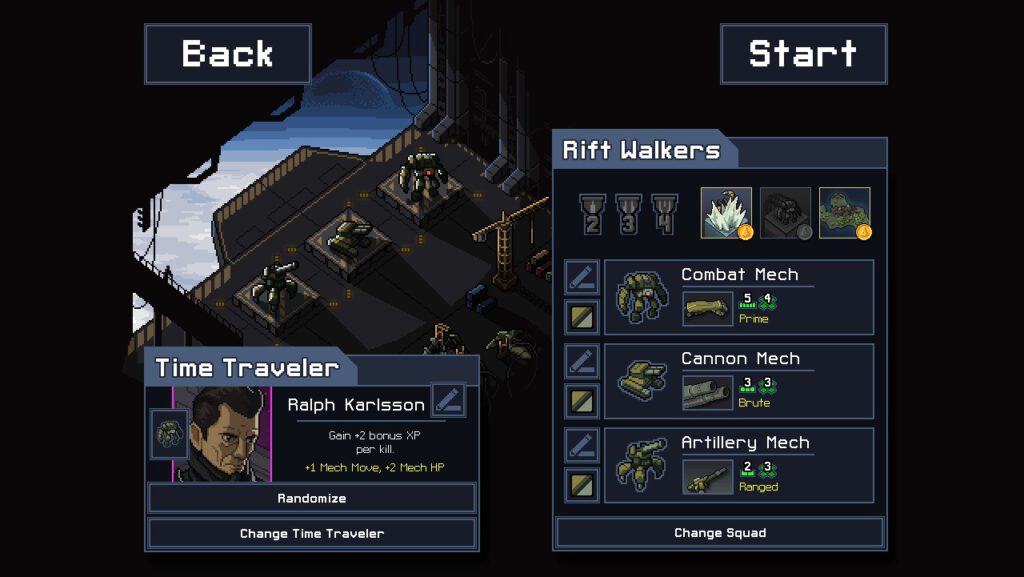Select Ralph Karlsson's pilot portrait
Viewport: 1024px width, 577px height.
[222, 433]
